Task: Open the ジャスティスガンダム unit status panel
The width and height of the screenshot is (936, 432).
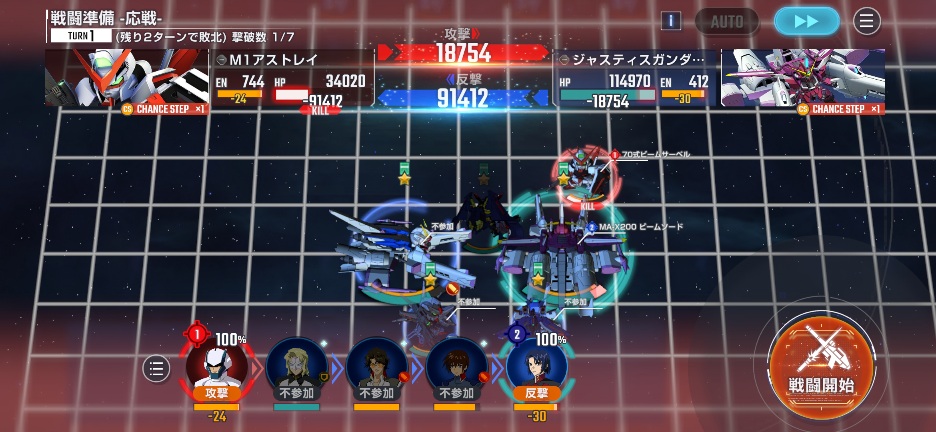Action: tap(634, 78)
